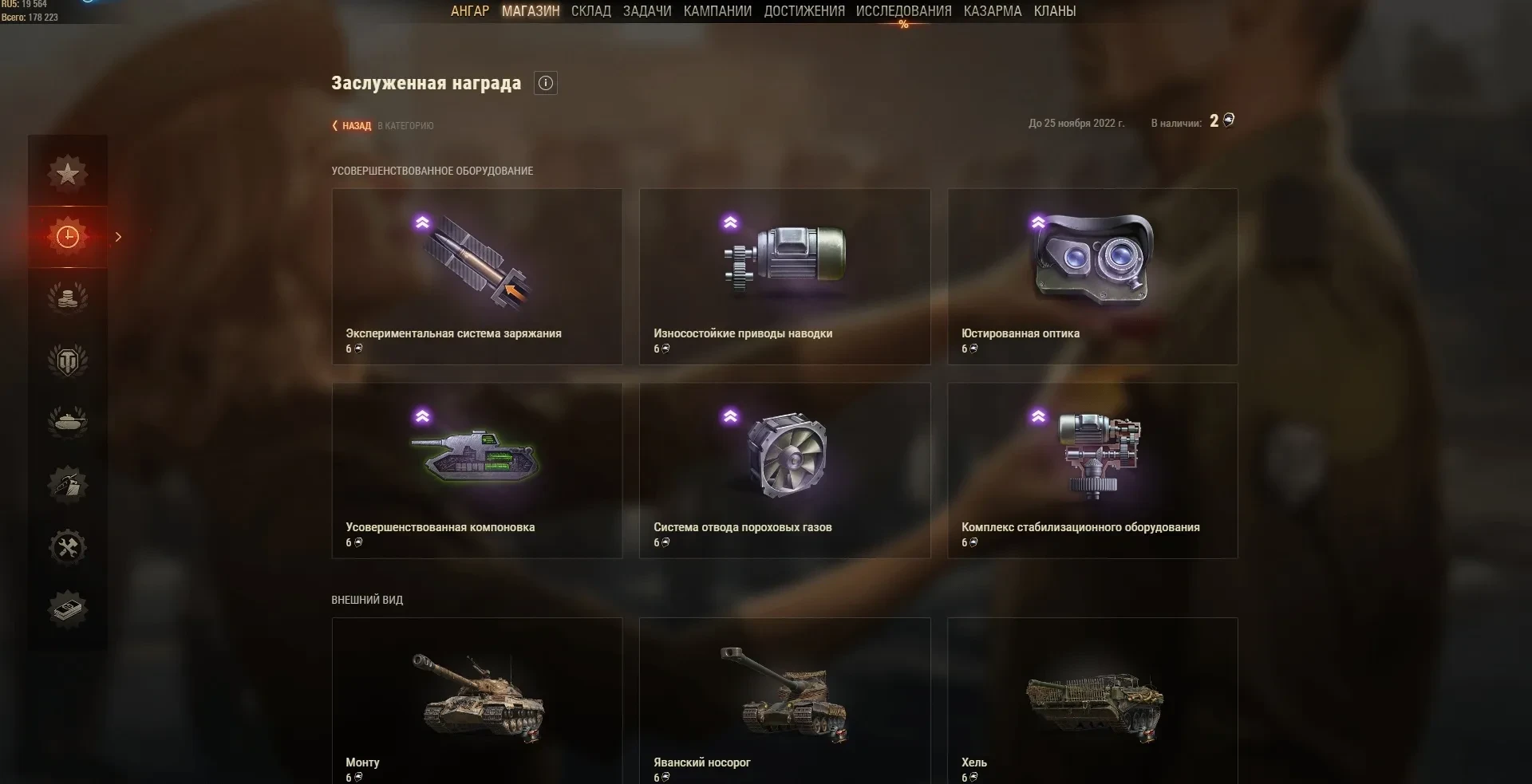The width and height of the screenshot is (1532, 784).
Task: Pick the Юстированная оптика equipment card
Action: (x=1092, y=276)
